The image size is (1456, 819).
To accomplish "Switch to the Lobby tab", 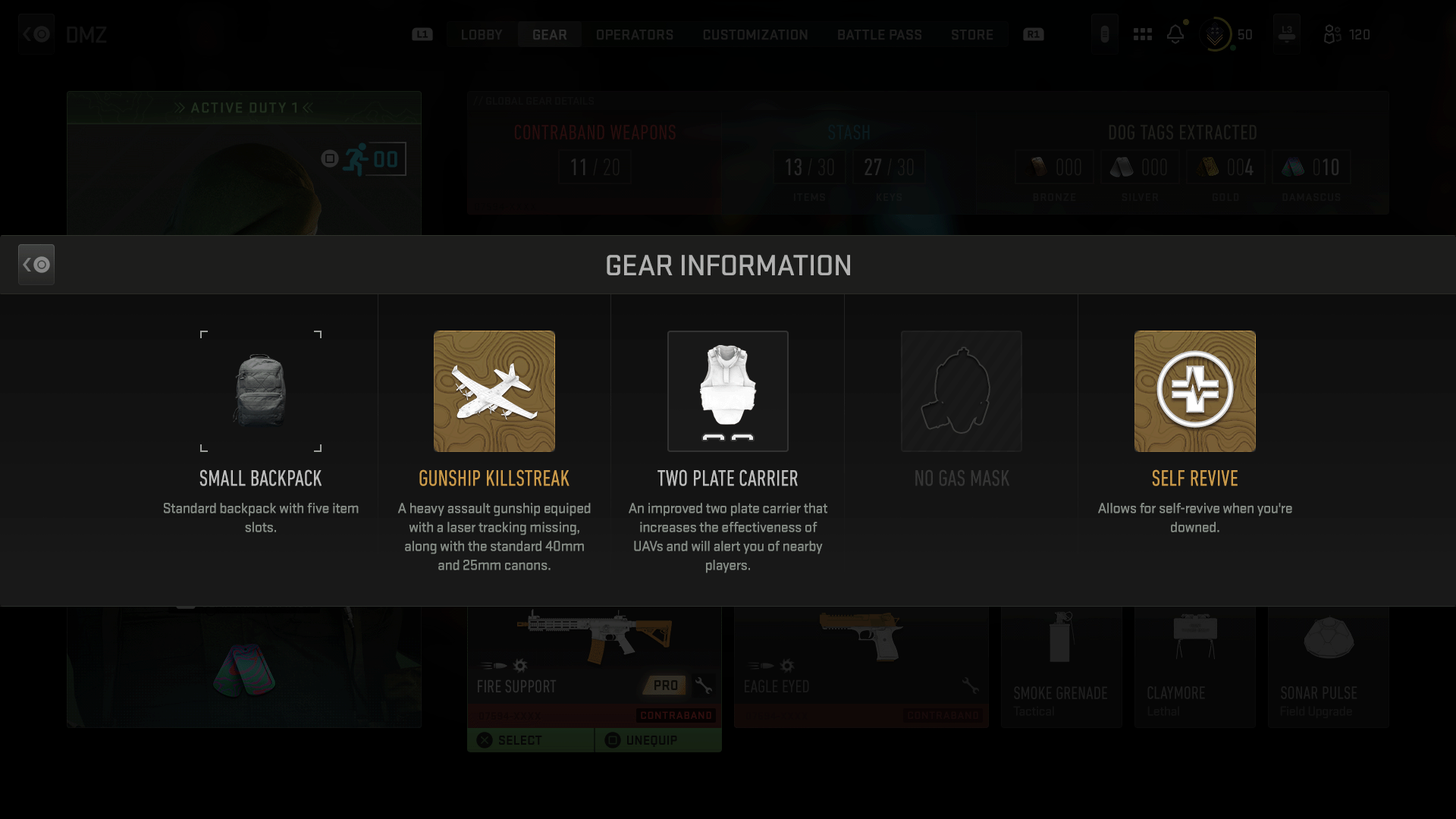I will click(x=482, y=35).
